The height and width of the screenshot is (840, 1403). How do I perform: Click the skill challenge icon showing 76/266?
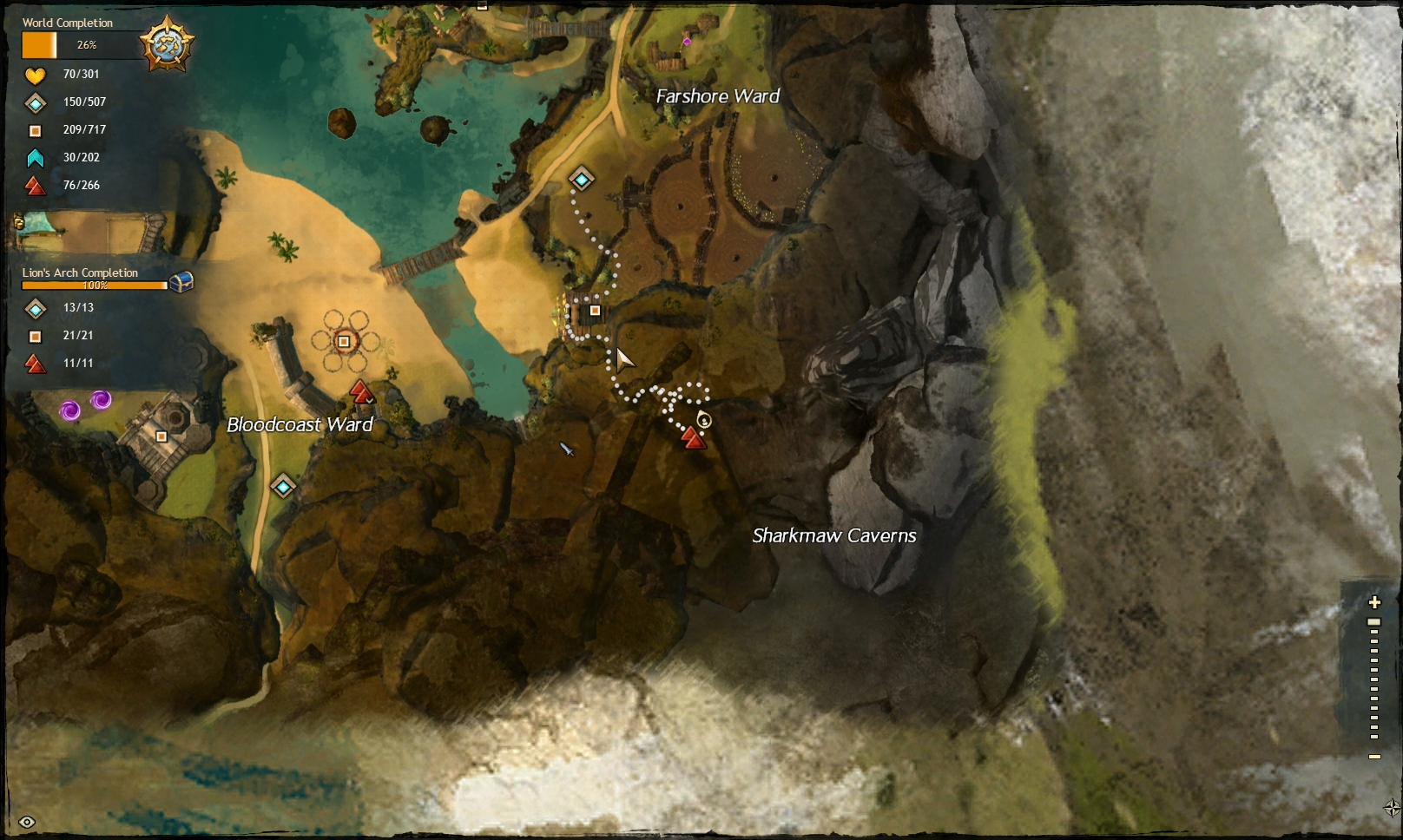click(35, 185)
